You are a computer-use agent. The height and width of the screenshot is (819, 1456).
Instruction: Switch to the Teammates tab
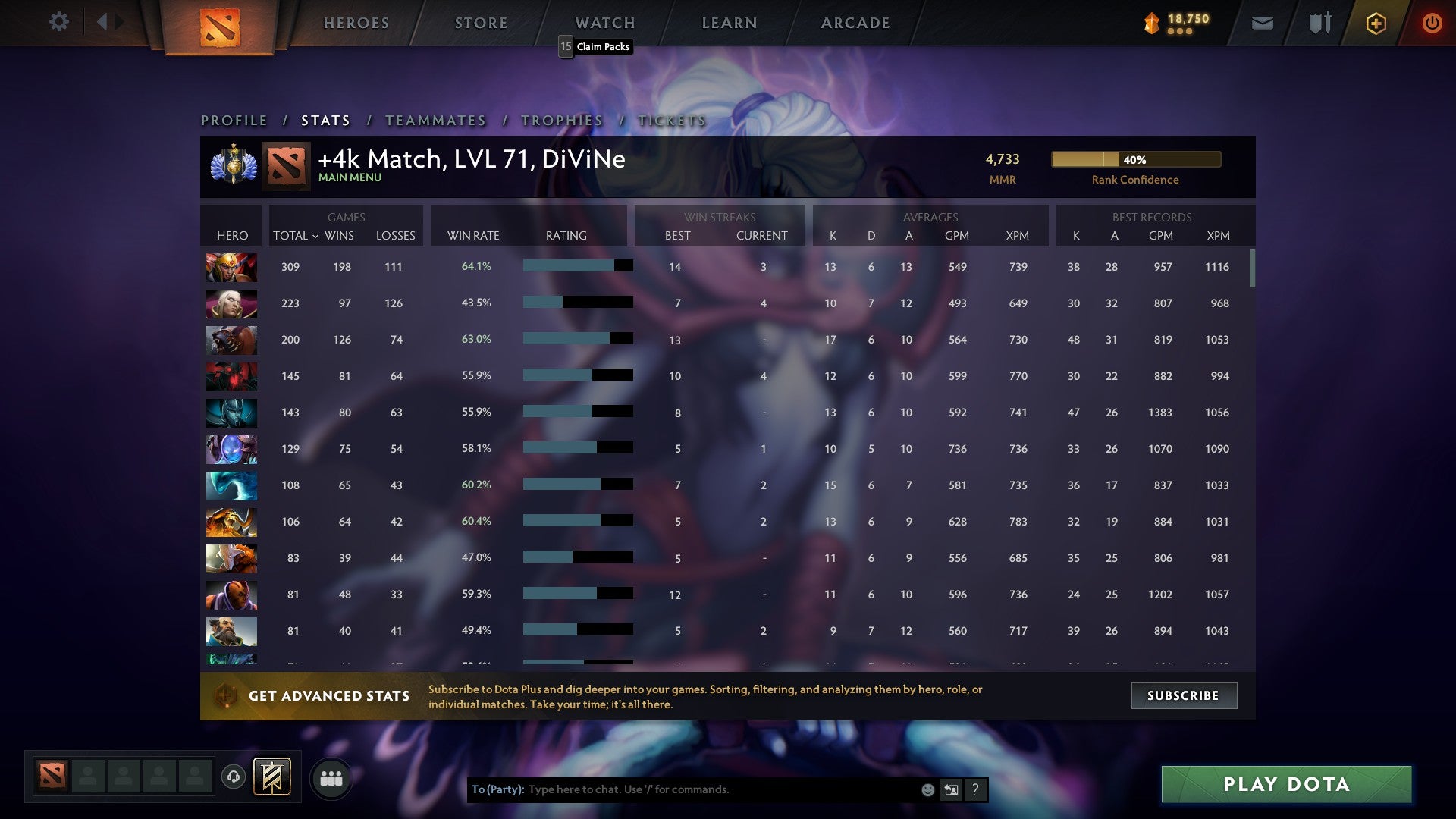click(435, 120)
